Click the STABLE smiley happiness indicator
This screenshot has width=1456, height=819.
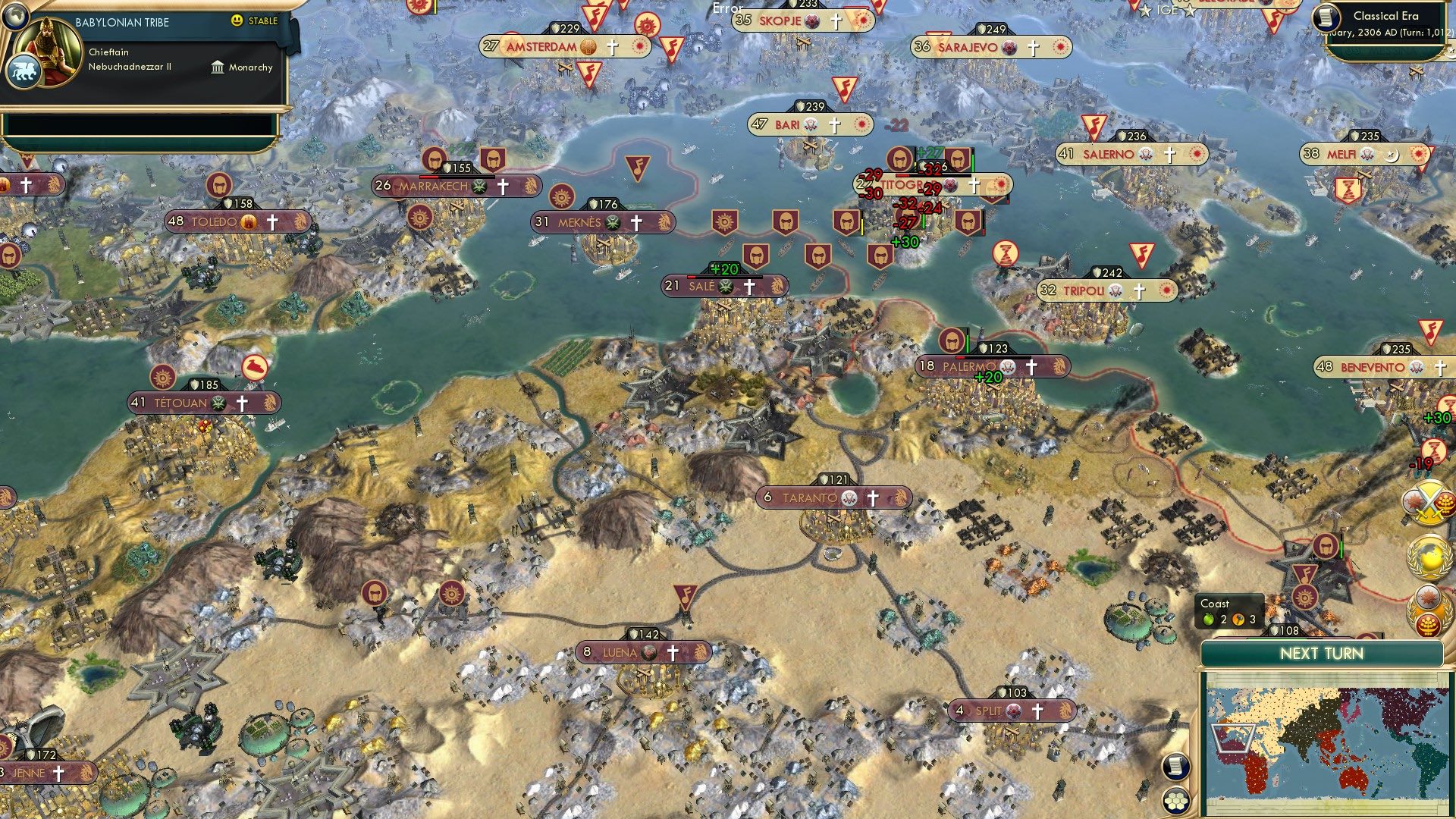pos(237,21)
